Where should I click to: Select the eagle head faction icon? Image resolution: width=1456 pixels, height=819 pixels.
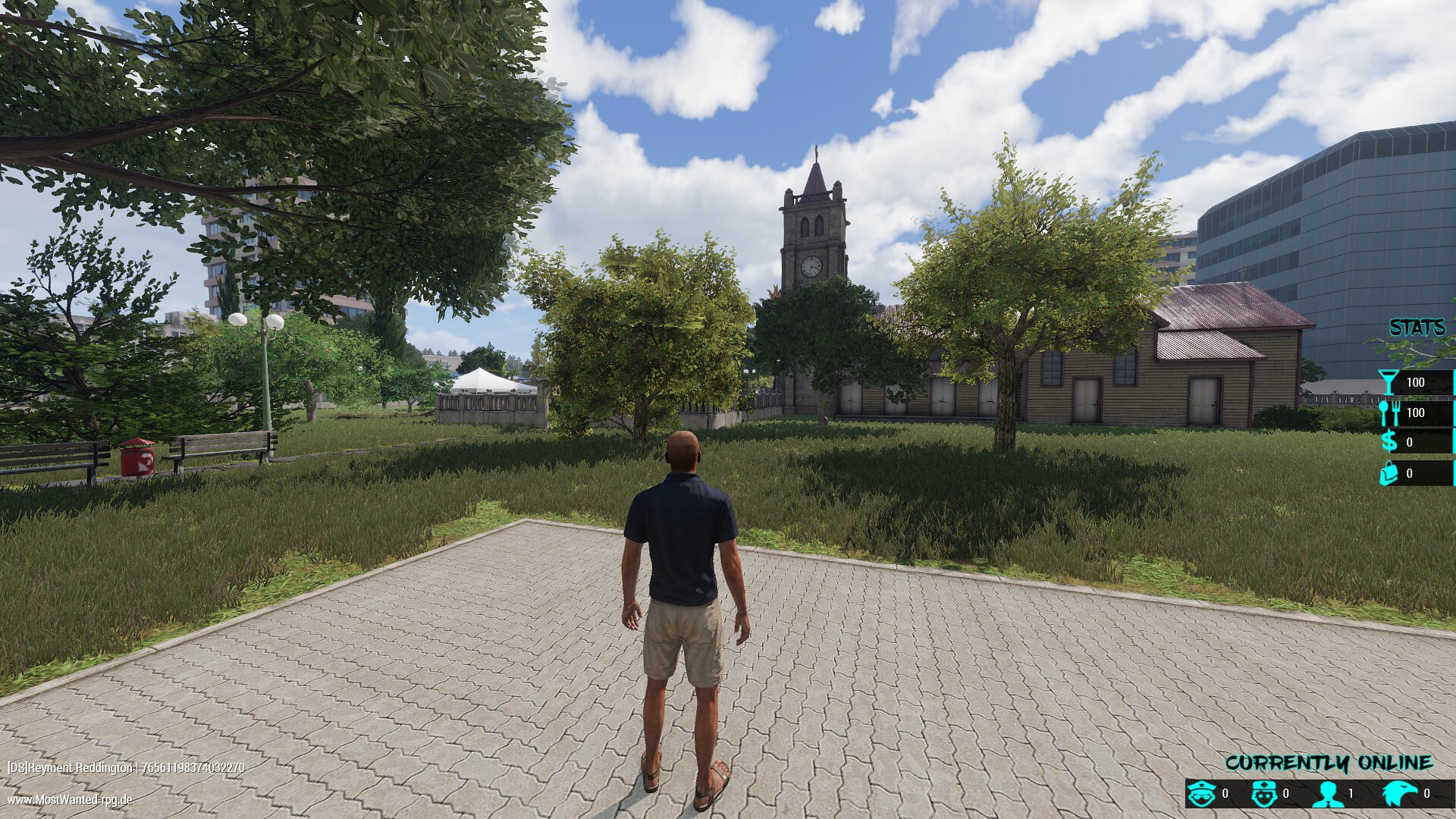[1398, 794]
